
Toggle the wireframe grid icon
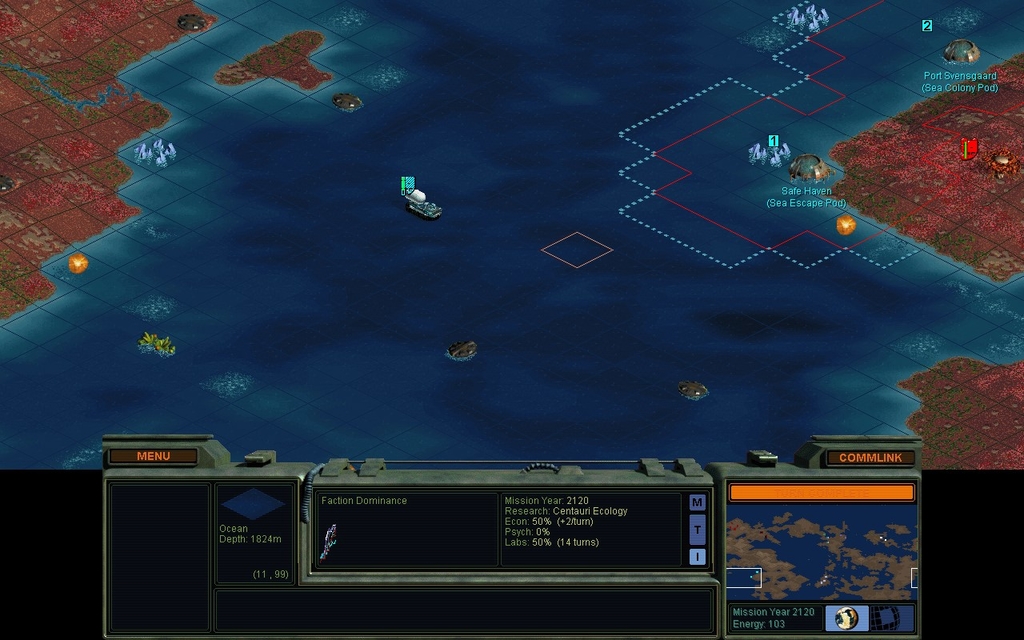(x=887, y=618)
